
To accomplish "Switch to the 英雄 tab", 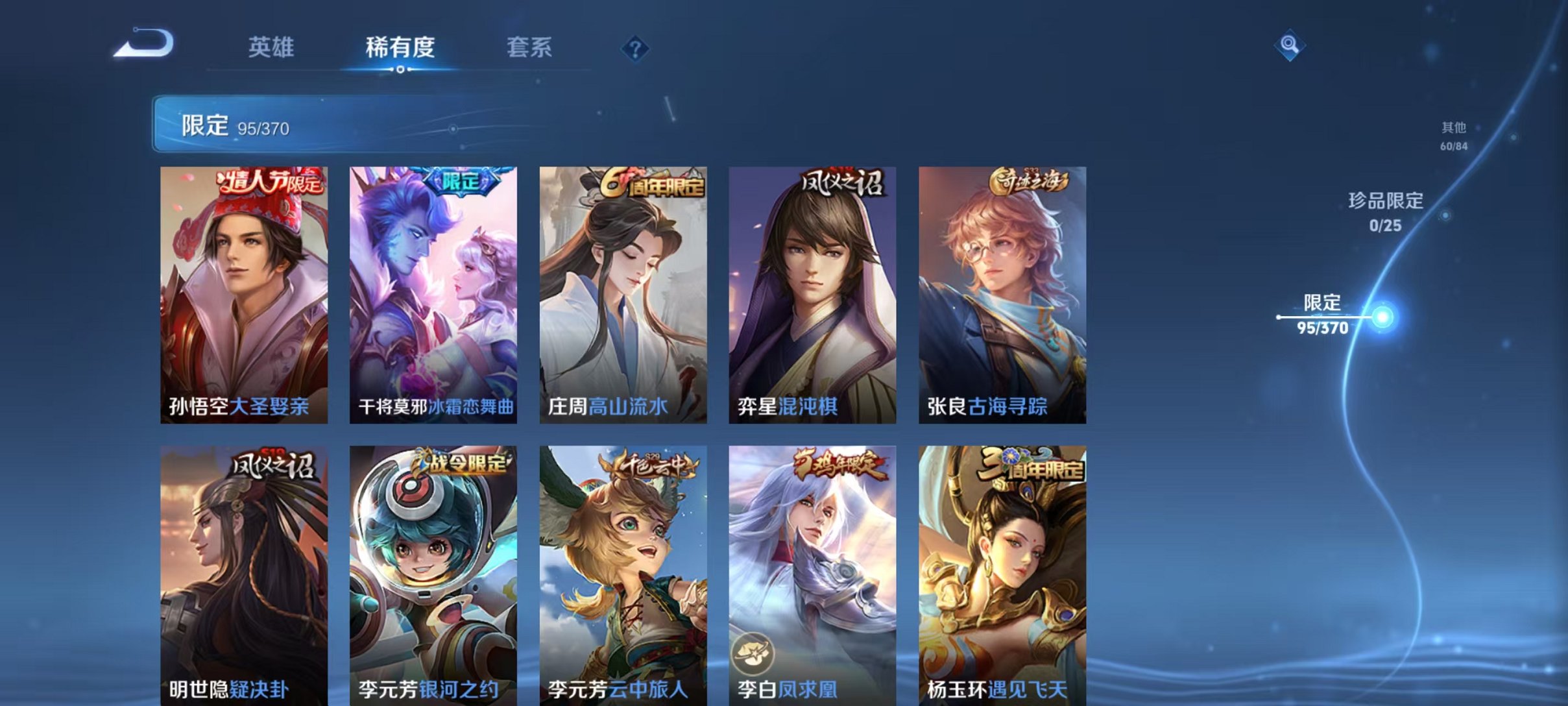I will (x=273, y=47).
